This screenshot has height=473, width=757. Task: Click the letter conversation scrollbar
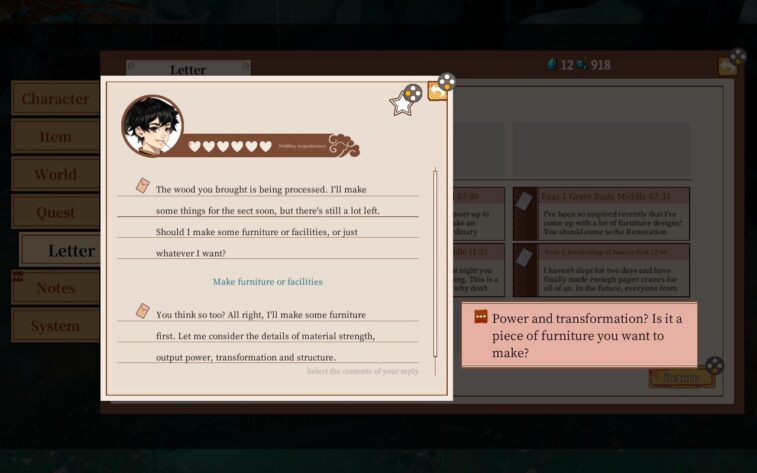click(434, 262)
